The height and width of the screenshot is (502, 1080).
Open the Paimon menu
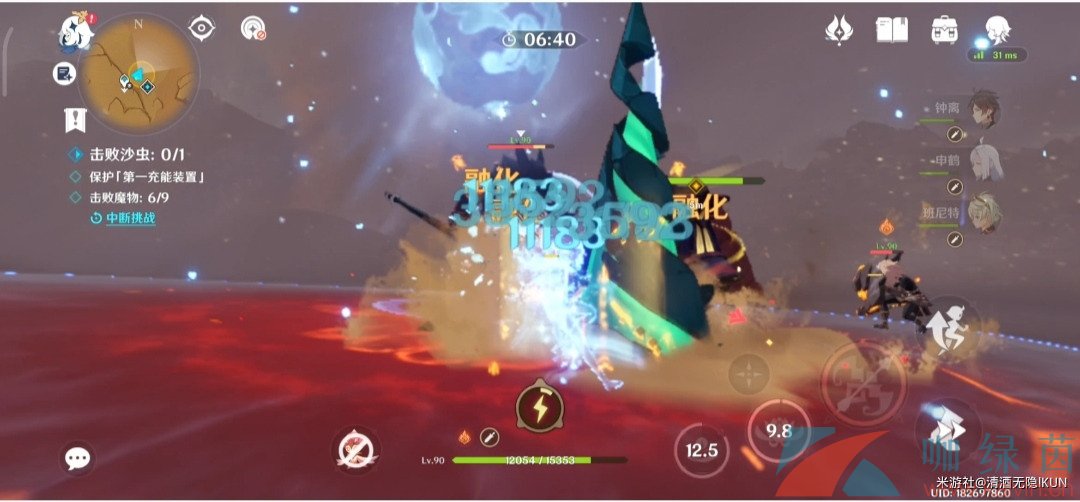click(74, 32)
